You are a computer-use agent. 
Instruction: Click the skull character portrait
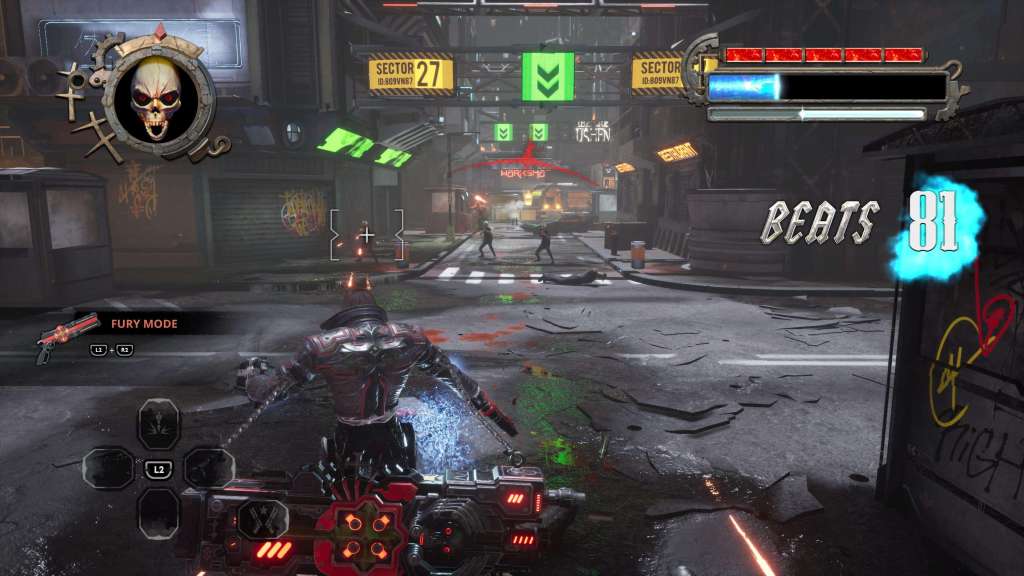(156, 96)
